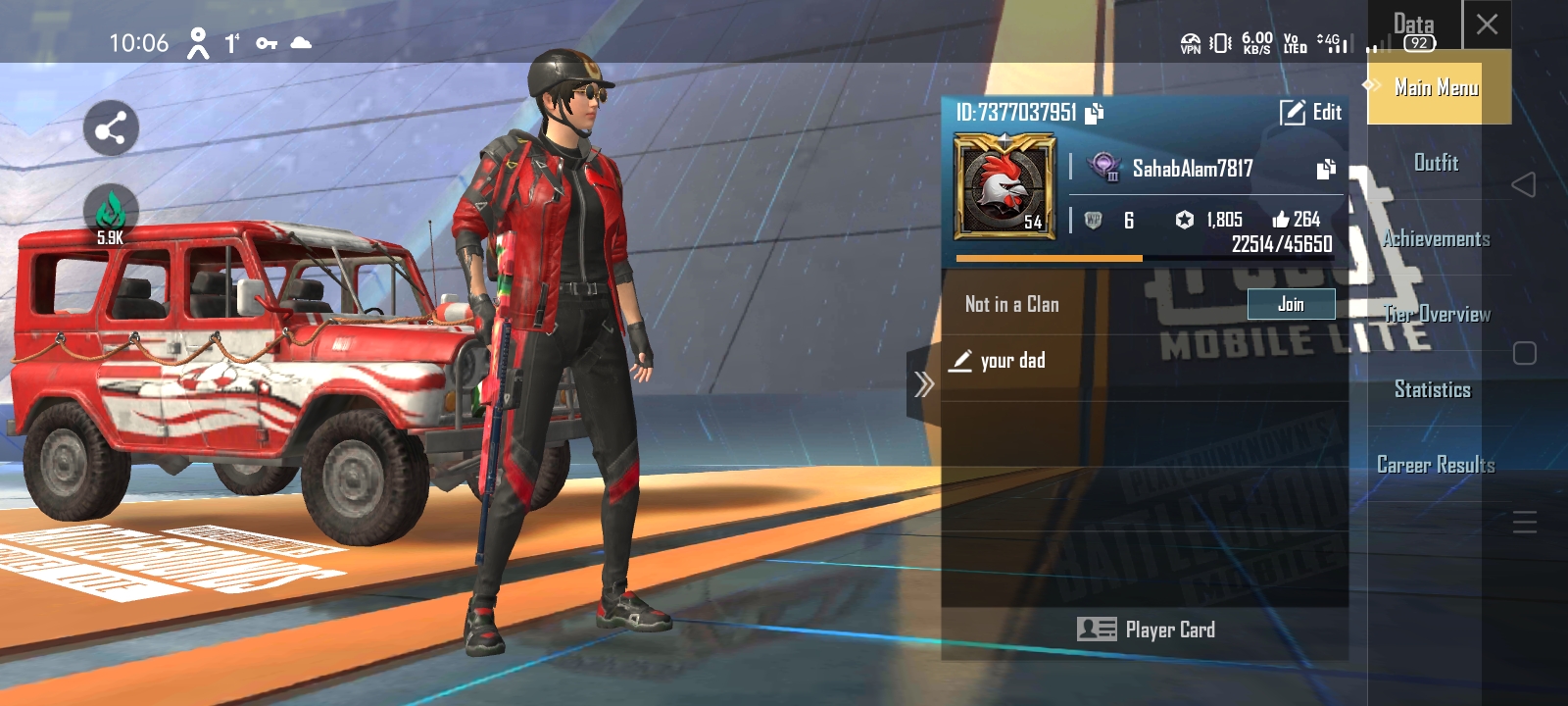Image resolution: width=1568 pixels, height=706 pixels.
Task: Join a clan with the Join button
Action: coord(1291,304)
